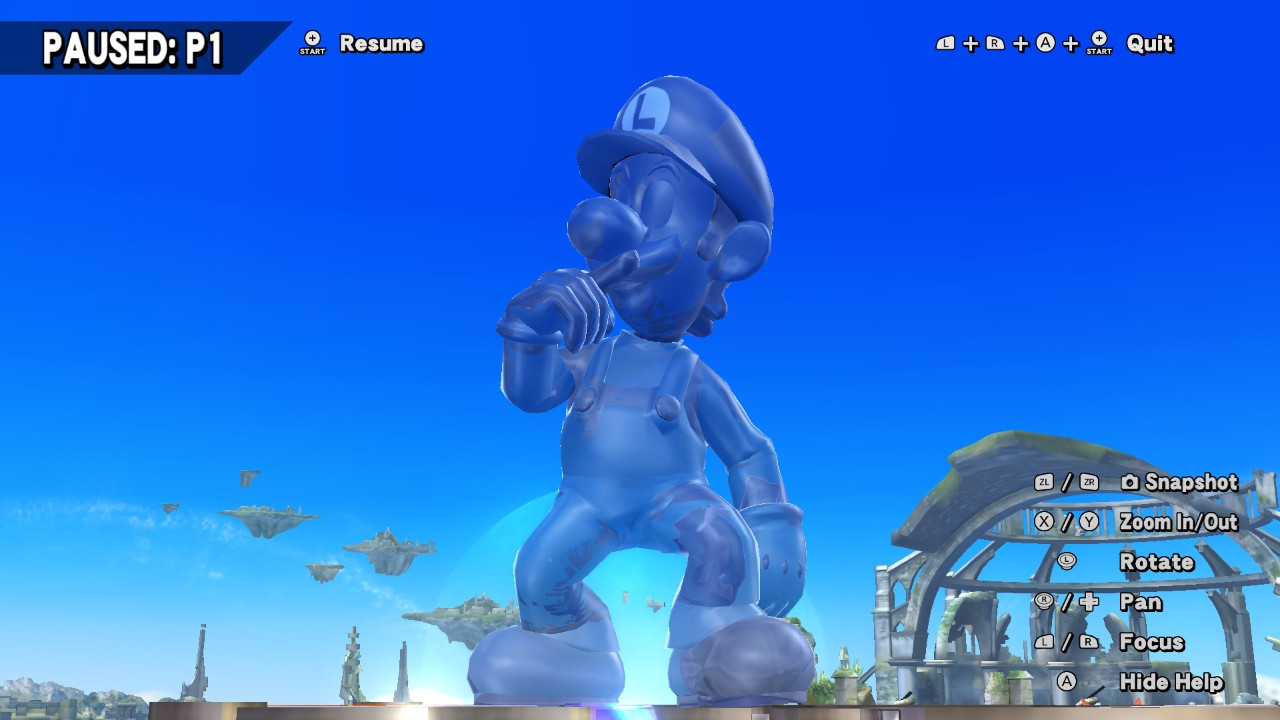Click the frozen Luigi statue on stage
This screenshot has height=720, width=1280.
point(640,400)
